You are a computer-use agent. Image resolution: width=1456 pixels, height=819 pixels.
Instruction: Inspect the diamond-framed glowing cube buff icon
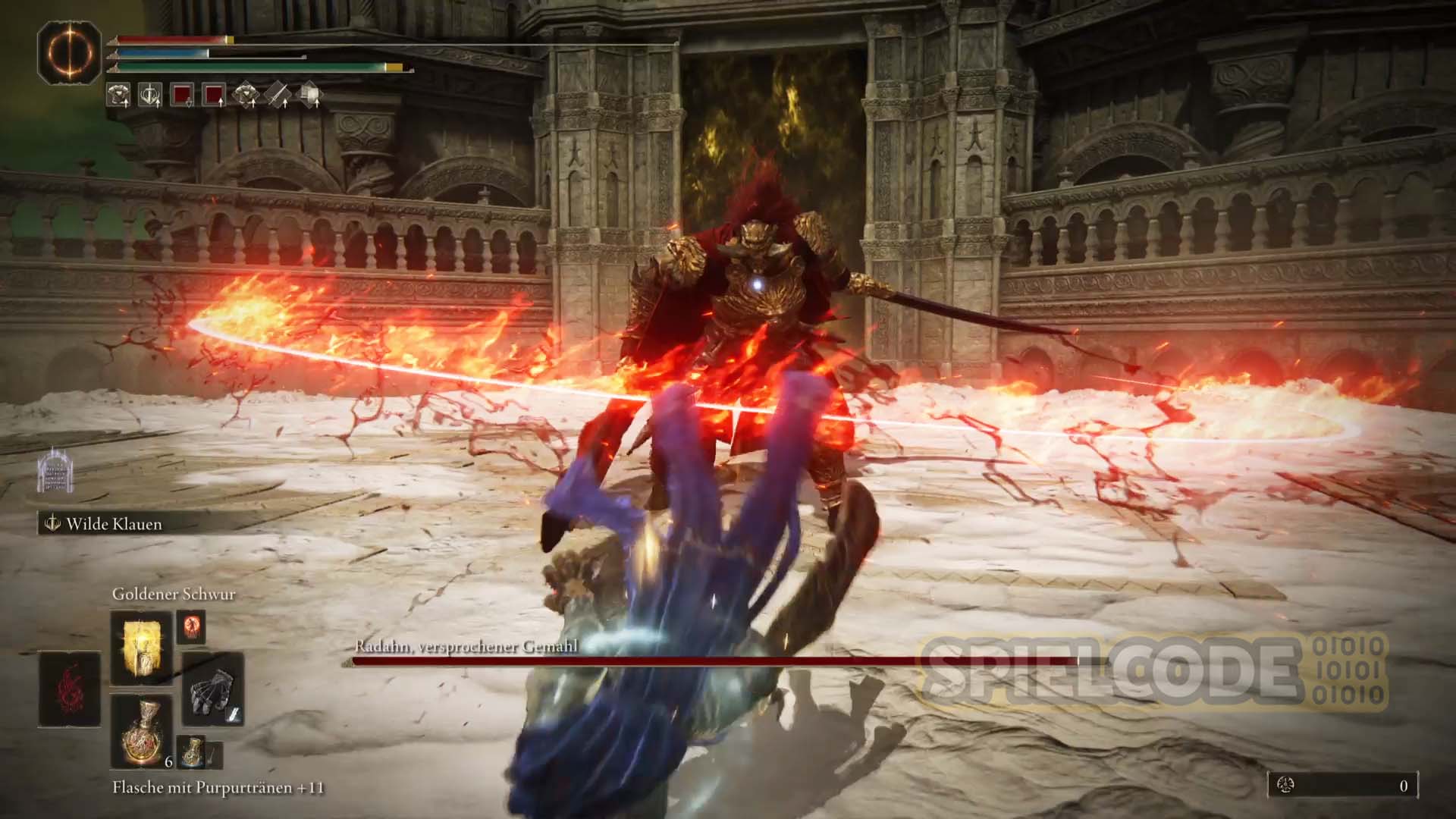(309, 95)
